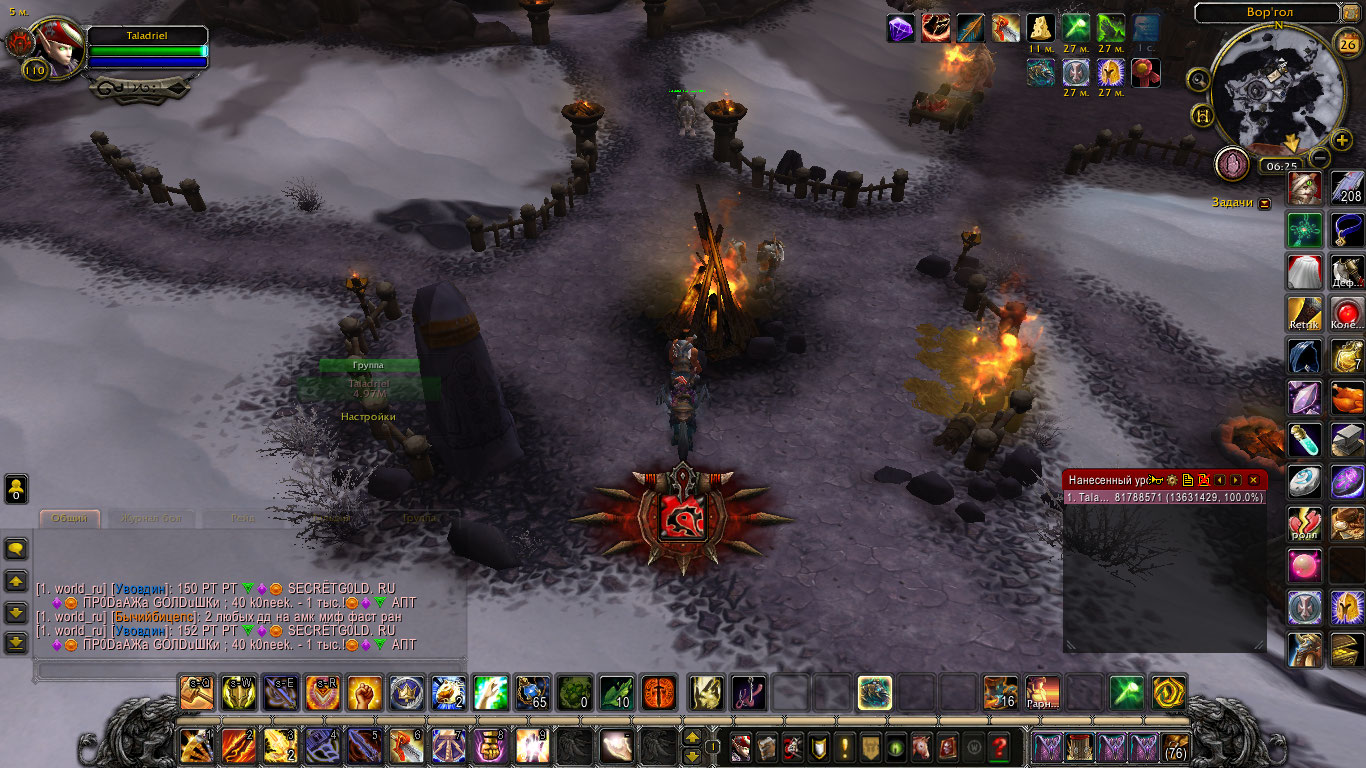
Task: Open the minimap calendar button
Action: (1347, 42)
